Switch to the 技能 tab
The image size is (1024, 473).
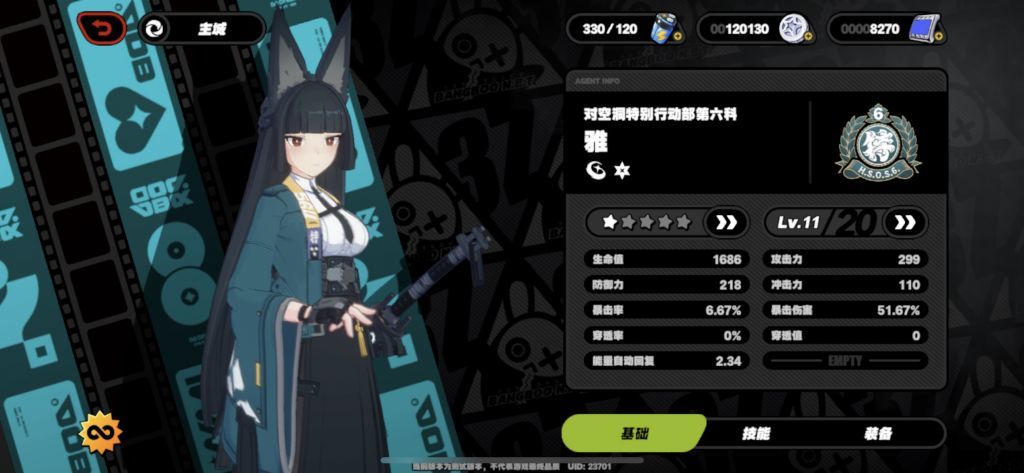coord(756,433)
